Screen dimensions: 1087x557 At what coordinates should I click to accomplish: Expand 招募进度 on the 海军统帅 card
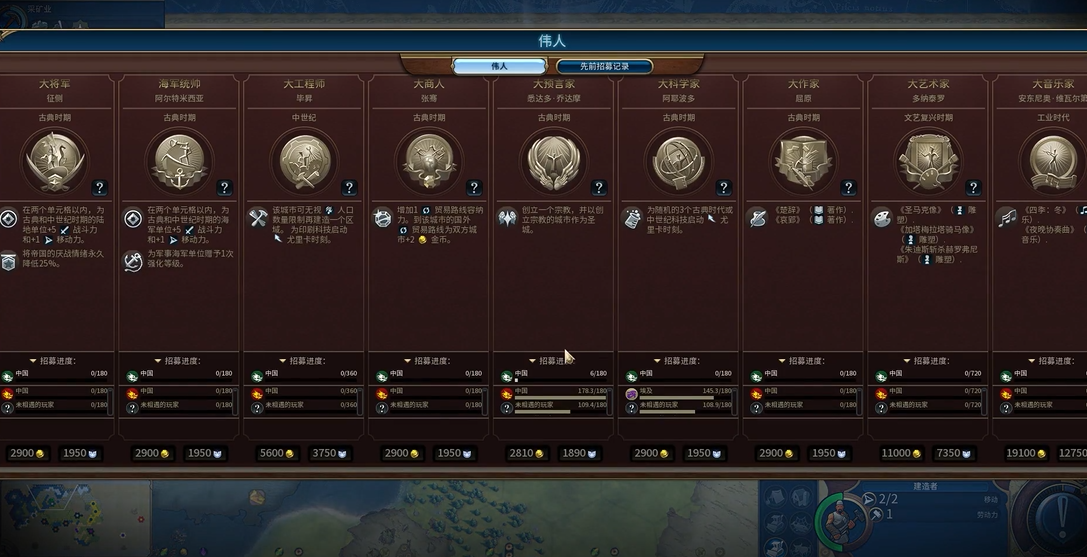click(177, 361)
